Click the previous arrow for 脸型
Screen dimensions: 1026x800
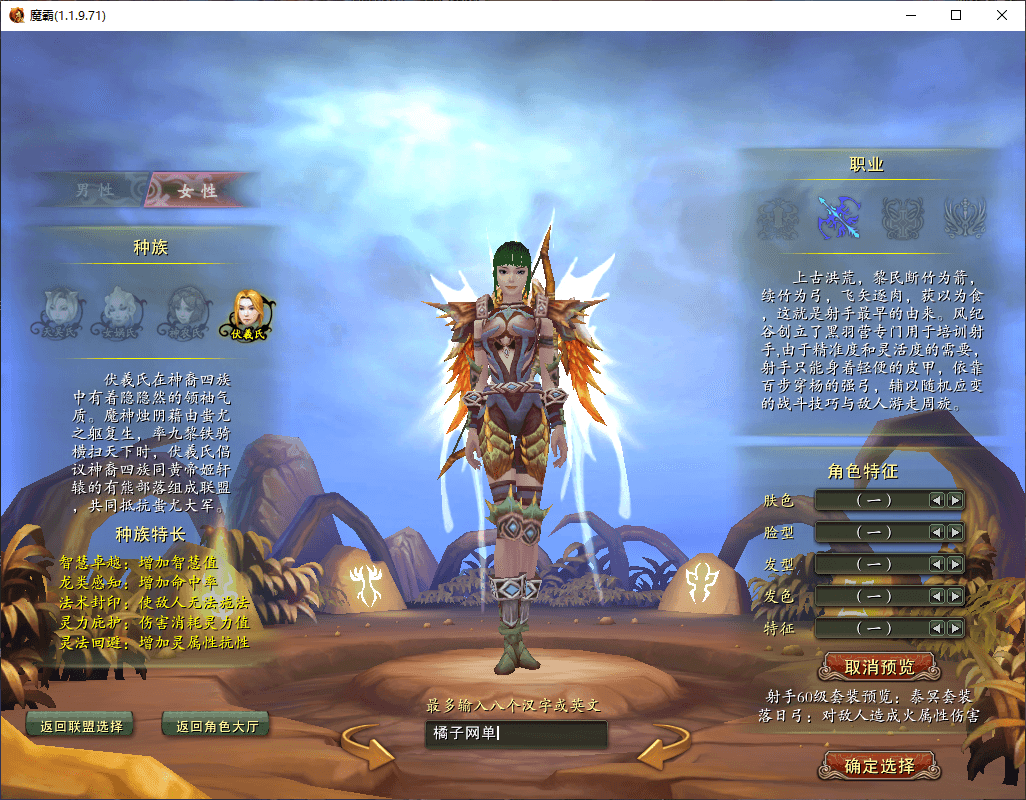point(937,532)
